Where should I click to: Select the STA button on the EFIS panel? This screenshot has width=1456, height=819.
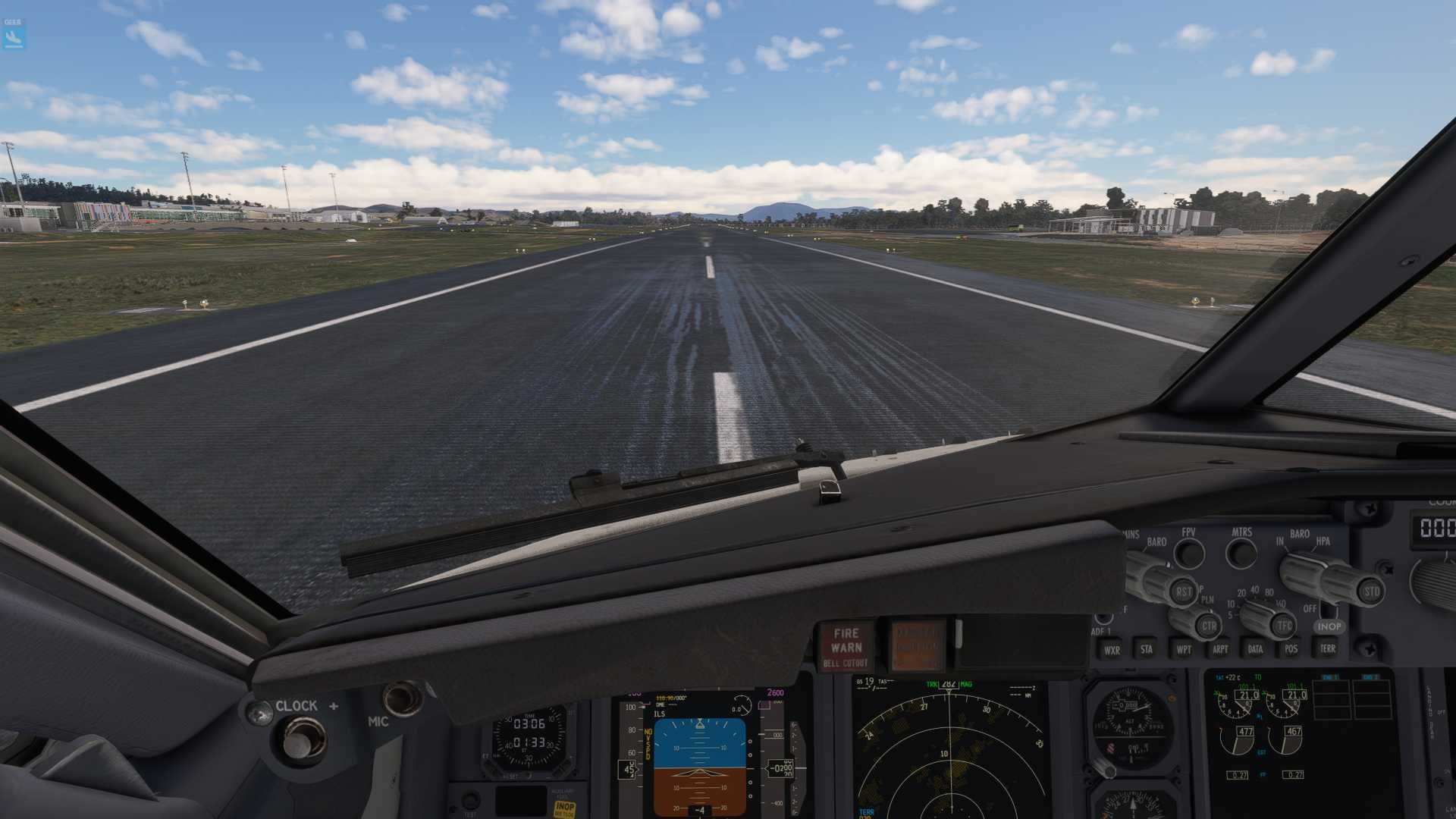[1147, 649]
